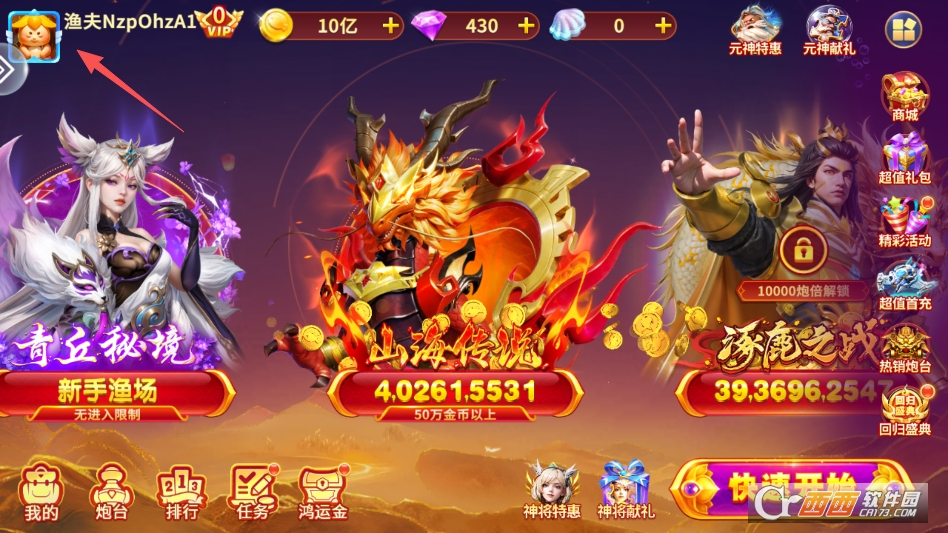Open the 热销炮台 cannon sale
The image size is (948, 533).
[x=904, y=346]
